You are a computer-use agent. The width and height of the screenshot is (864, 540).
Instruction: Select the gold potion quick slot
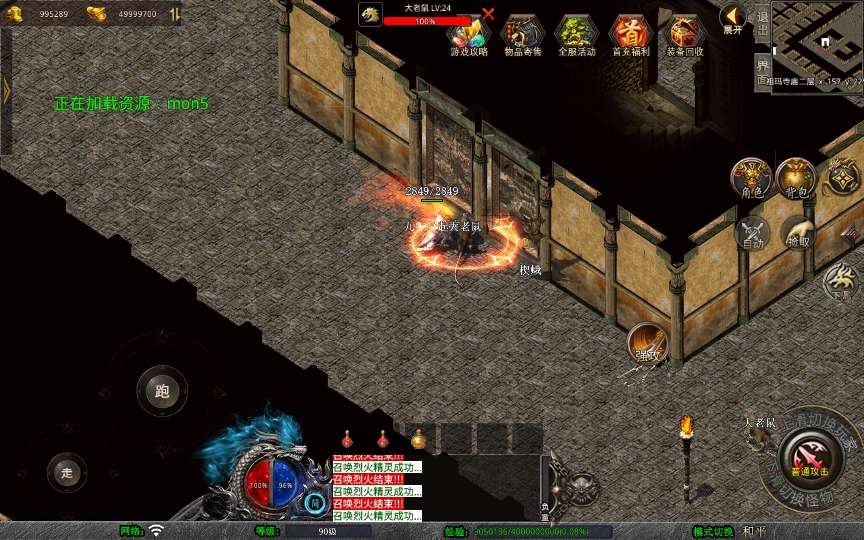pos(418,439)
